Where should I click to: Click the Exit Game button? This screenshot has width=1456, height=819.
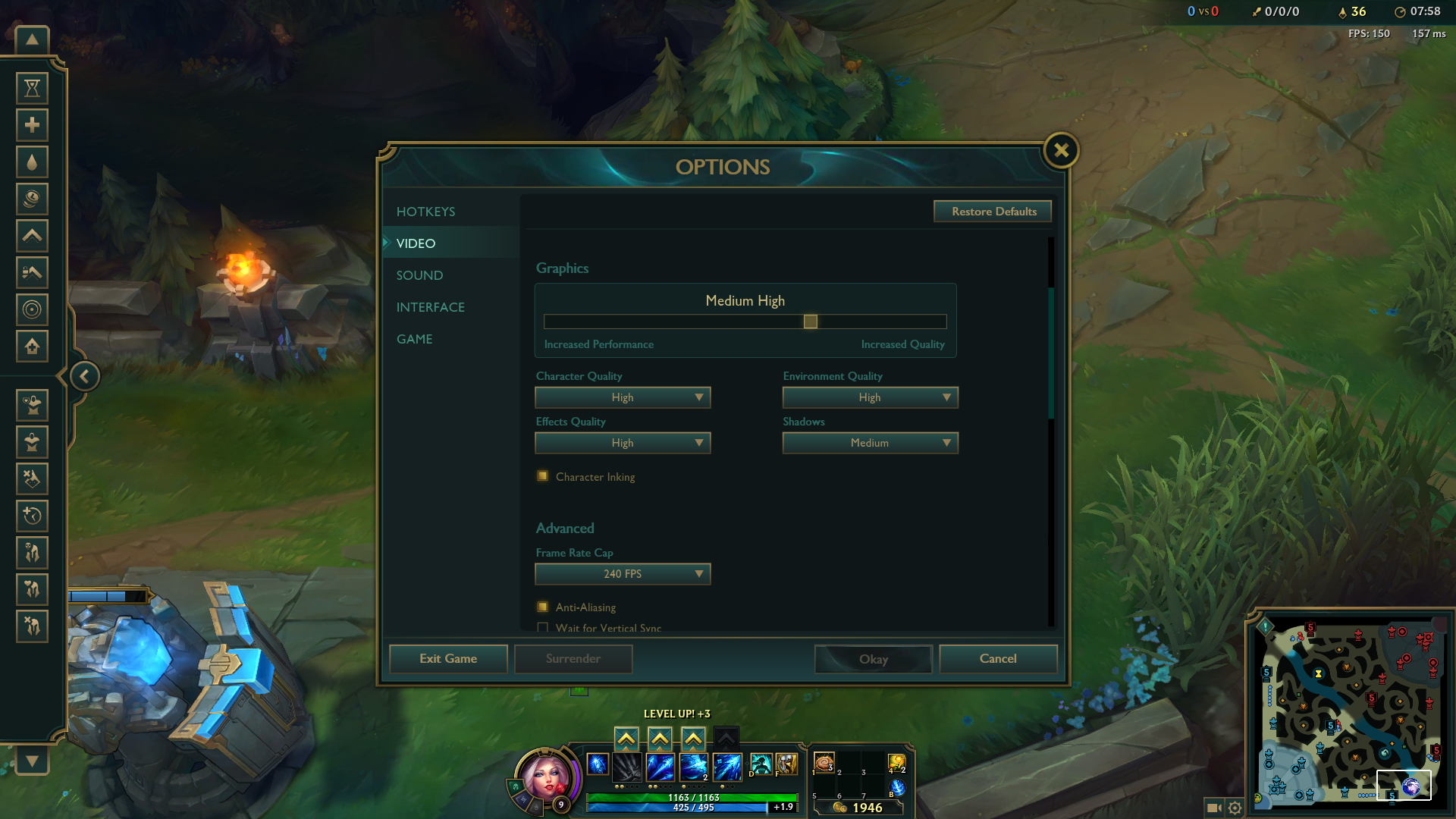click(448, 659)
